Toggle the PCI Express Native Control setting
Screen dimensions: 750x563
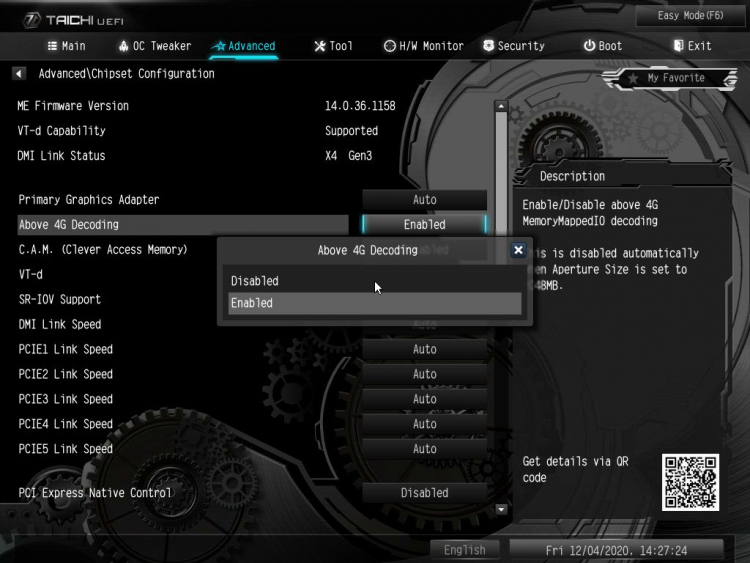(424, 493)
